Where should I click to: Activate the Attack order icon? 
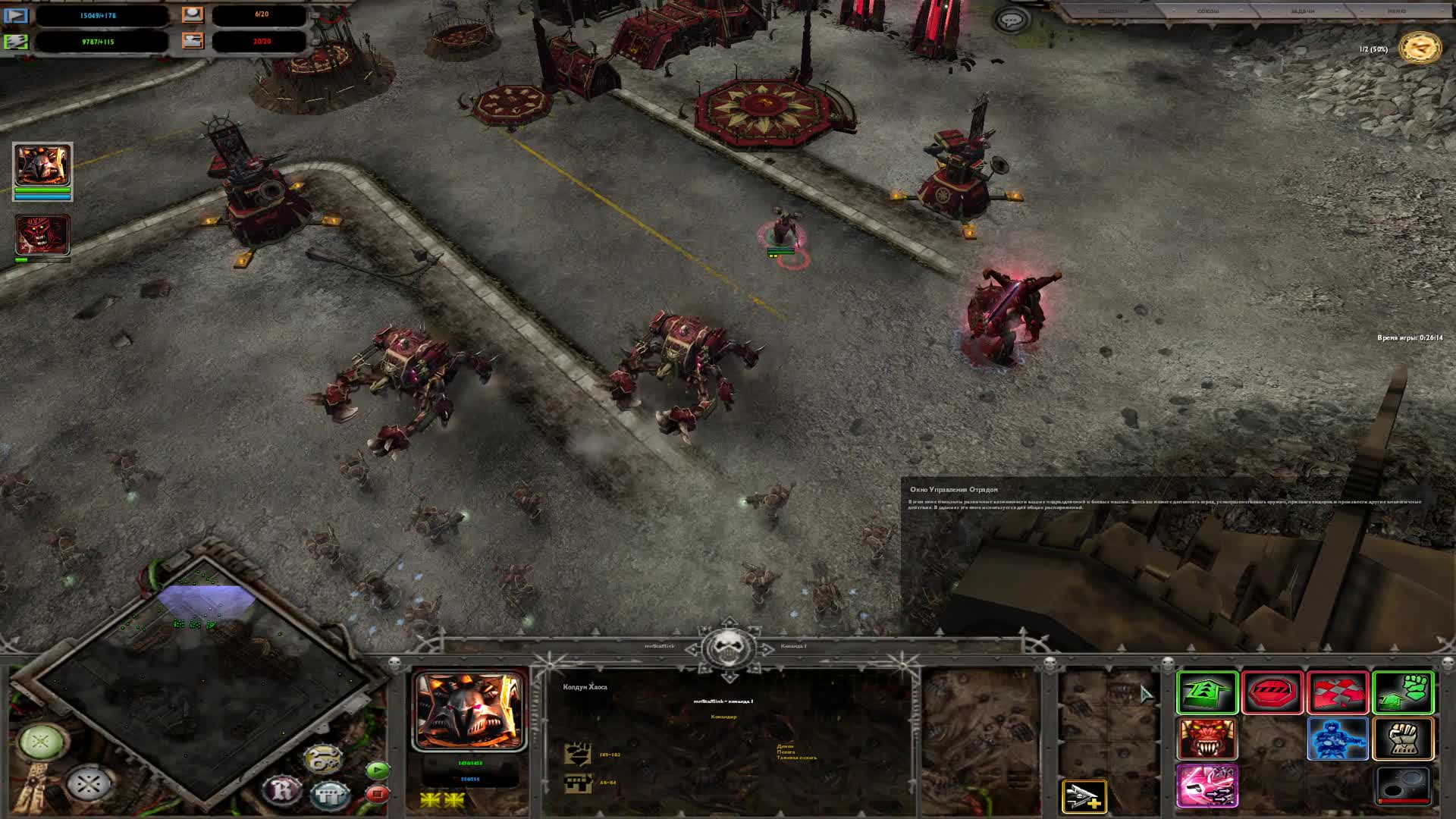[x=1337, y=692]
